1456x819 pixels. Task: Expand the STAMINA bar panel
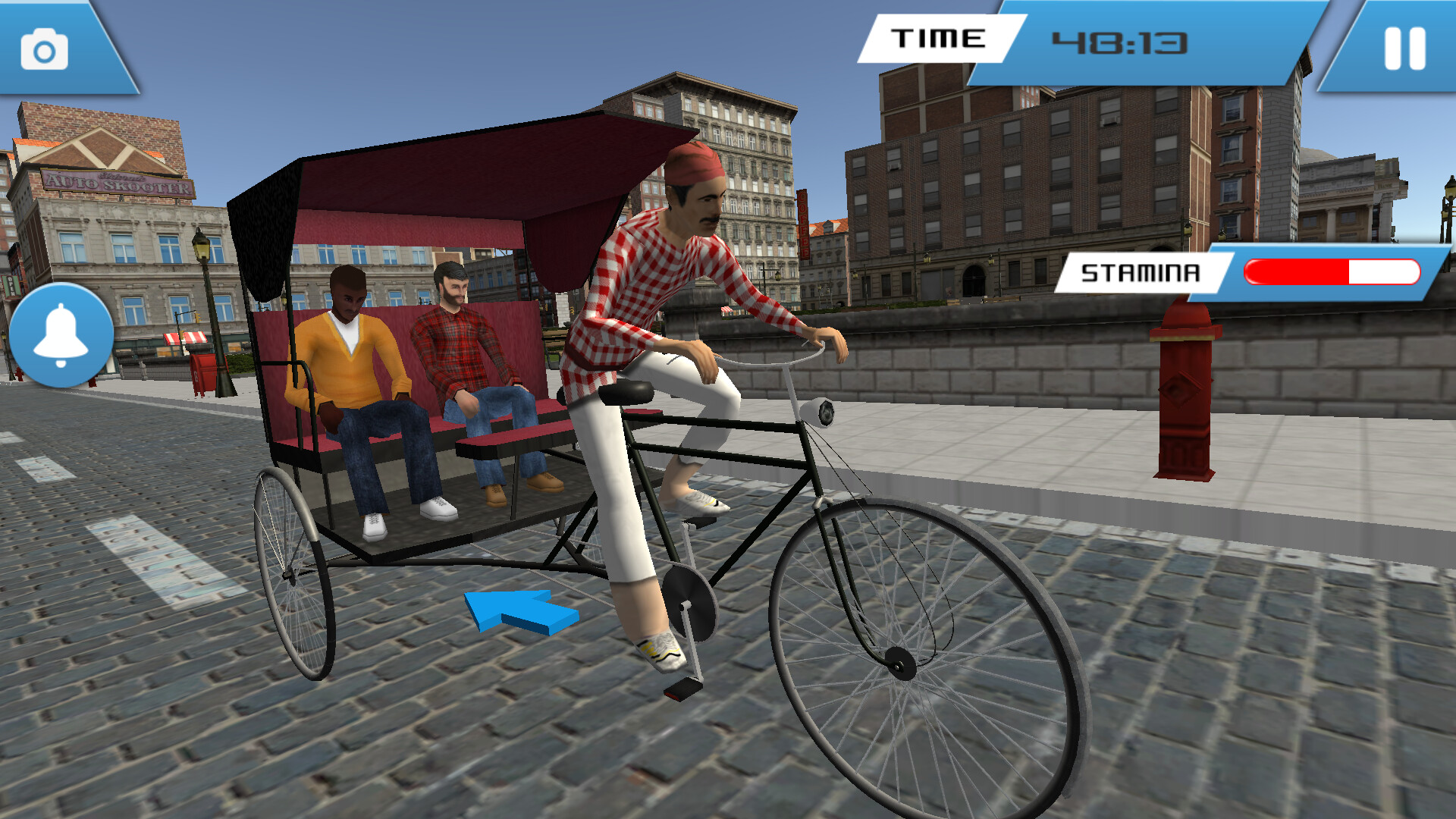pyautogui.click(x=1251, y=271)
